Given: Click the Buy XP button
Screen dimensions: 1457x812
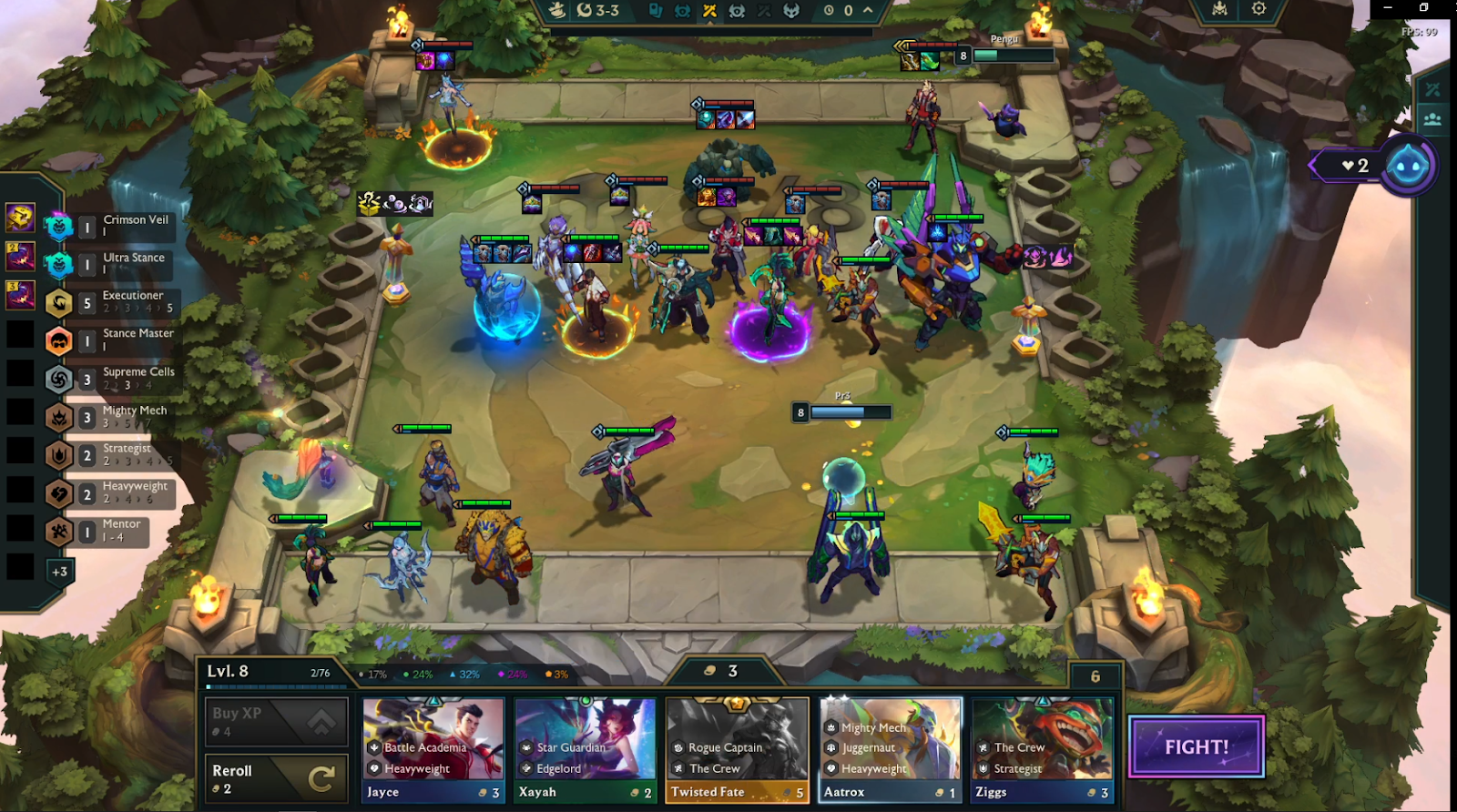Looking at the screenshot, I should pyautogui.click(x=276, y=721).
